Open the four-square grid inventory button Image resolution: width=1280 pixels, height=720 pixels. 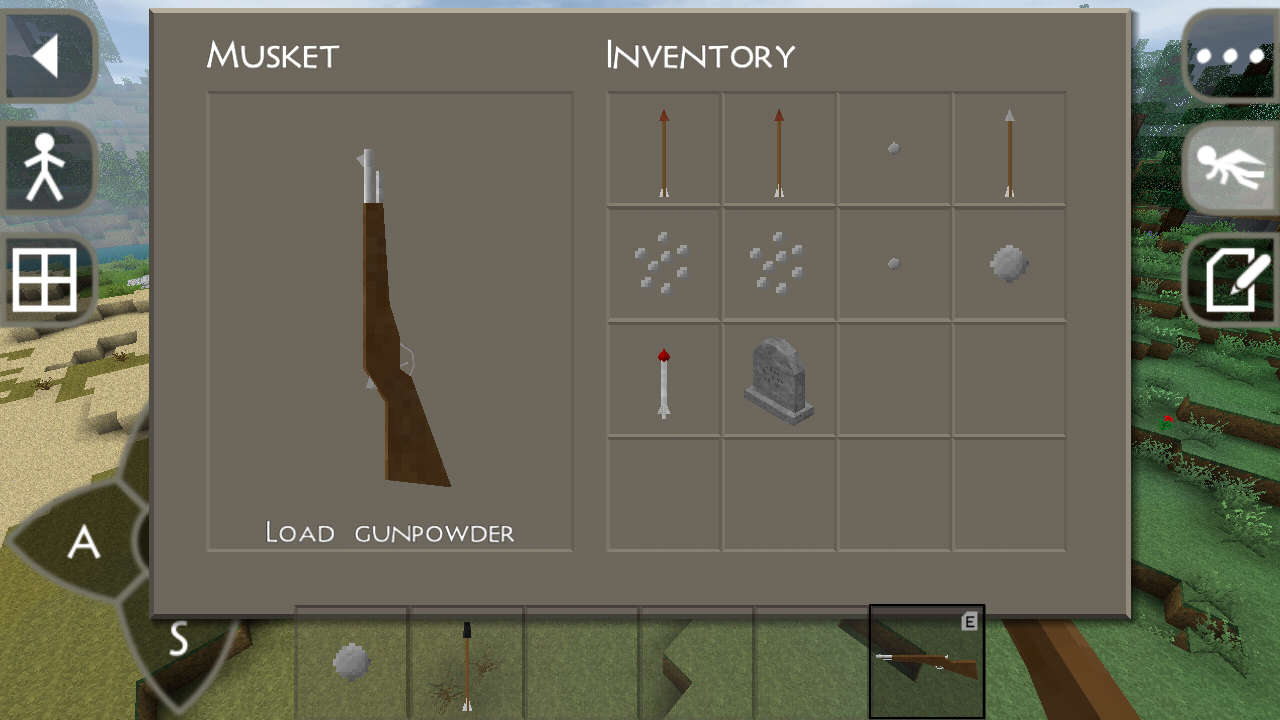pos(45,281)
